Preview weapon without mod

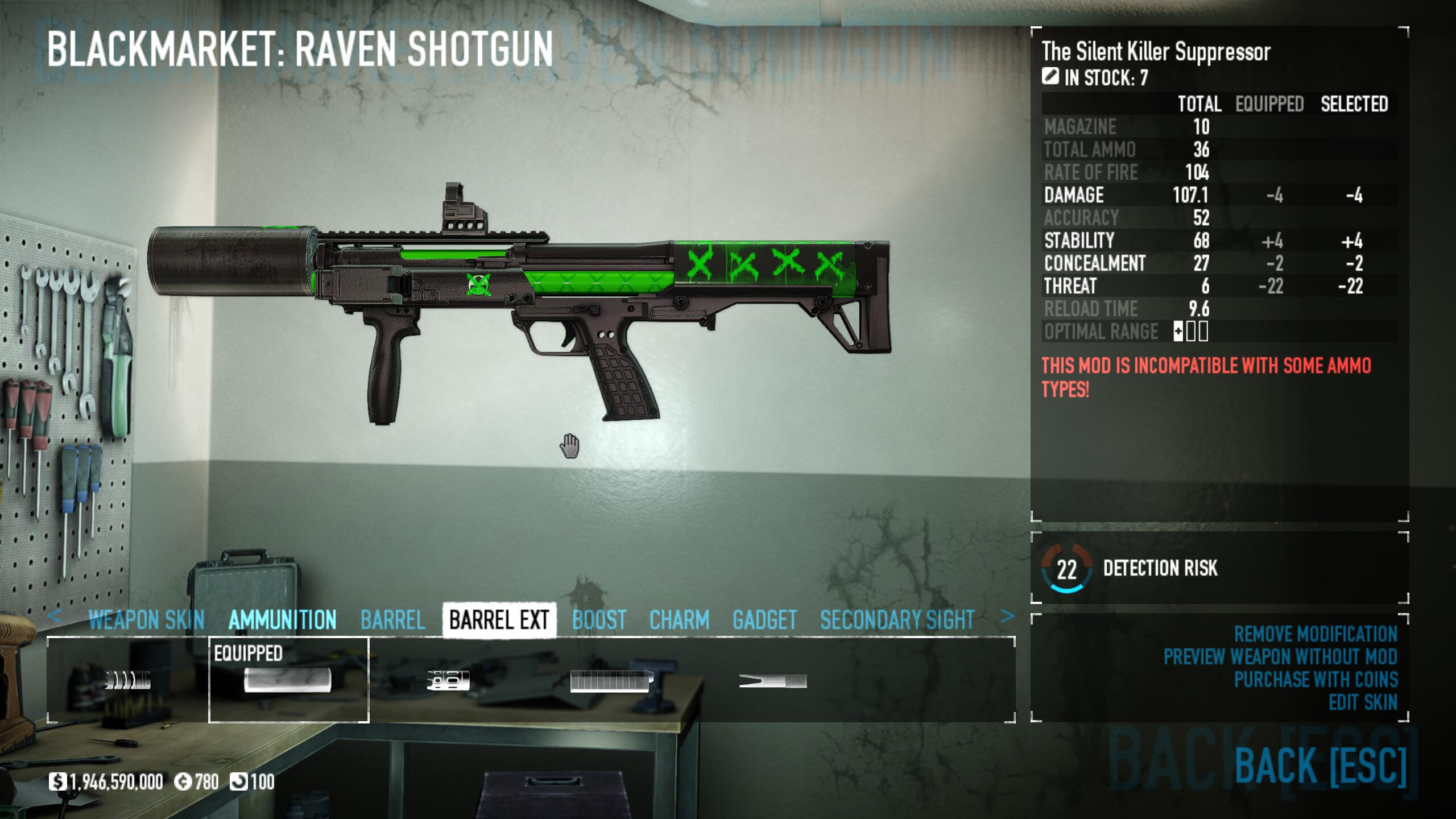click(1280, 656)
